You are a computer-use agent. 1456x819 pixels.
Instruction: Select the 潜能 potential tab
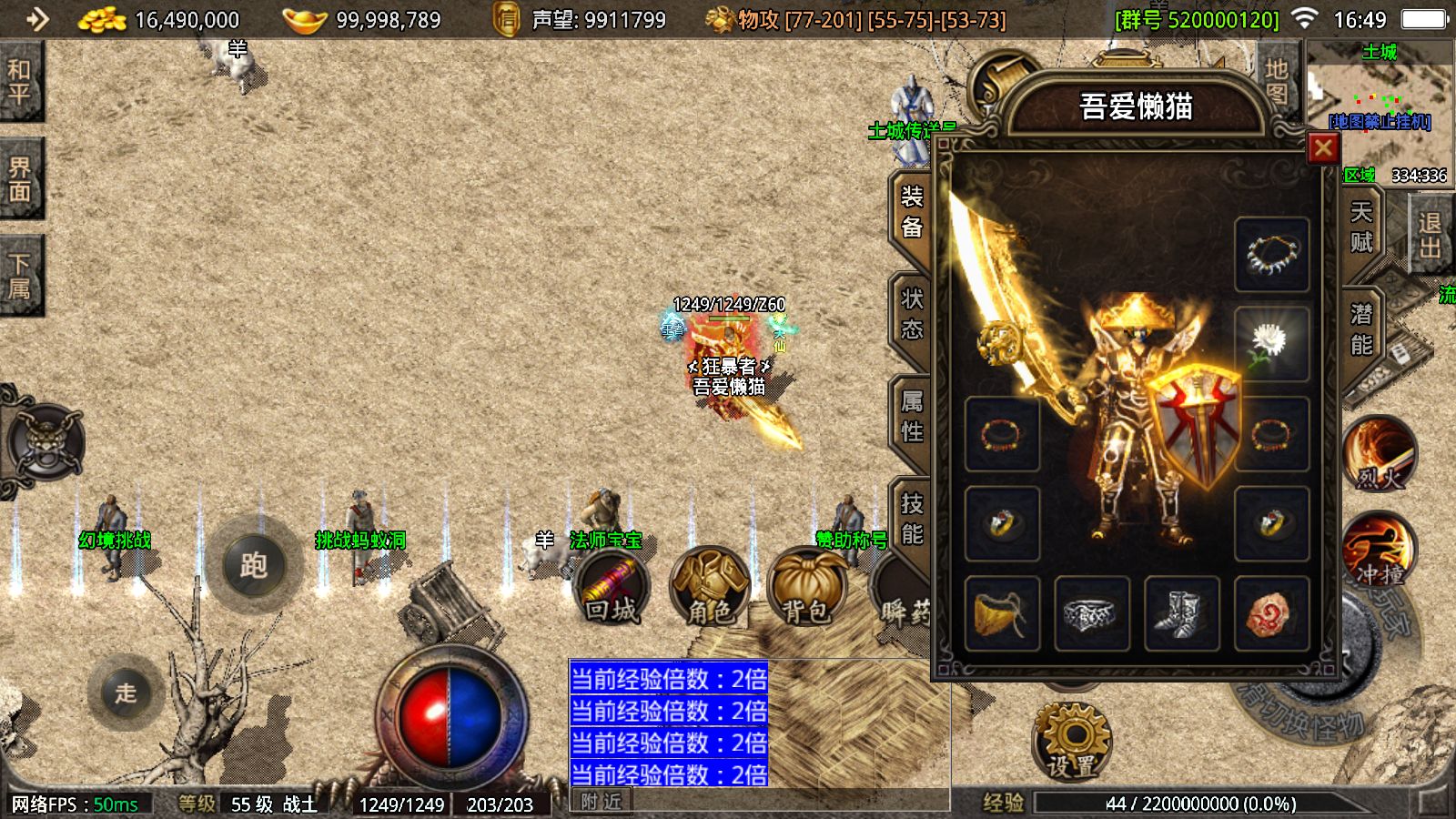coord(1361,329)
